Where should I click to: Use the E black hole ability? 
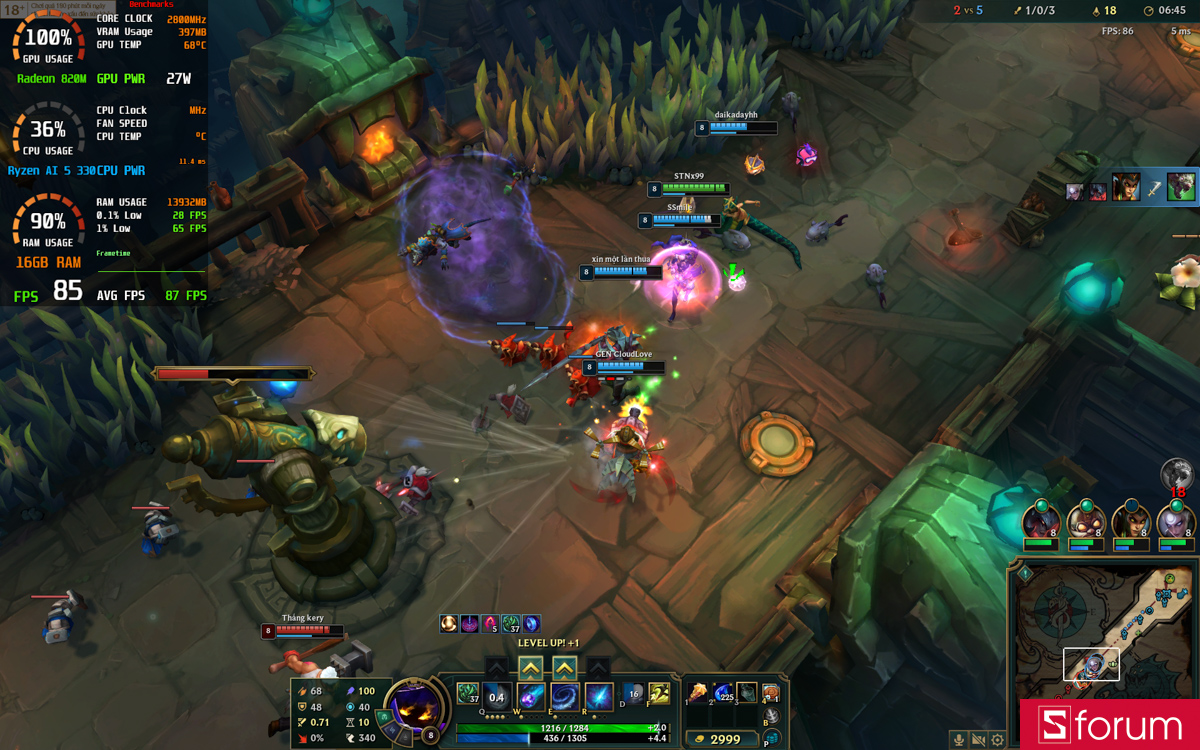(x=565, y=697)
